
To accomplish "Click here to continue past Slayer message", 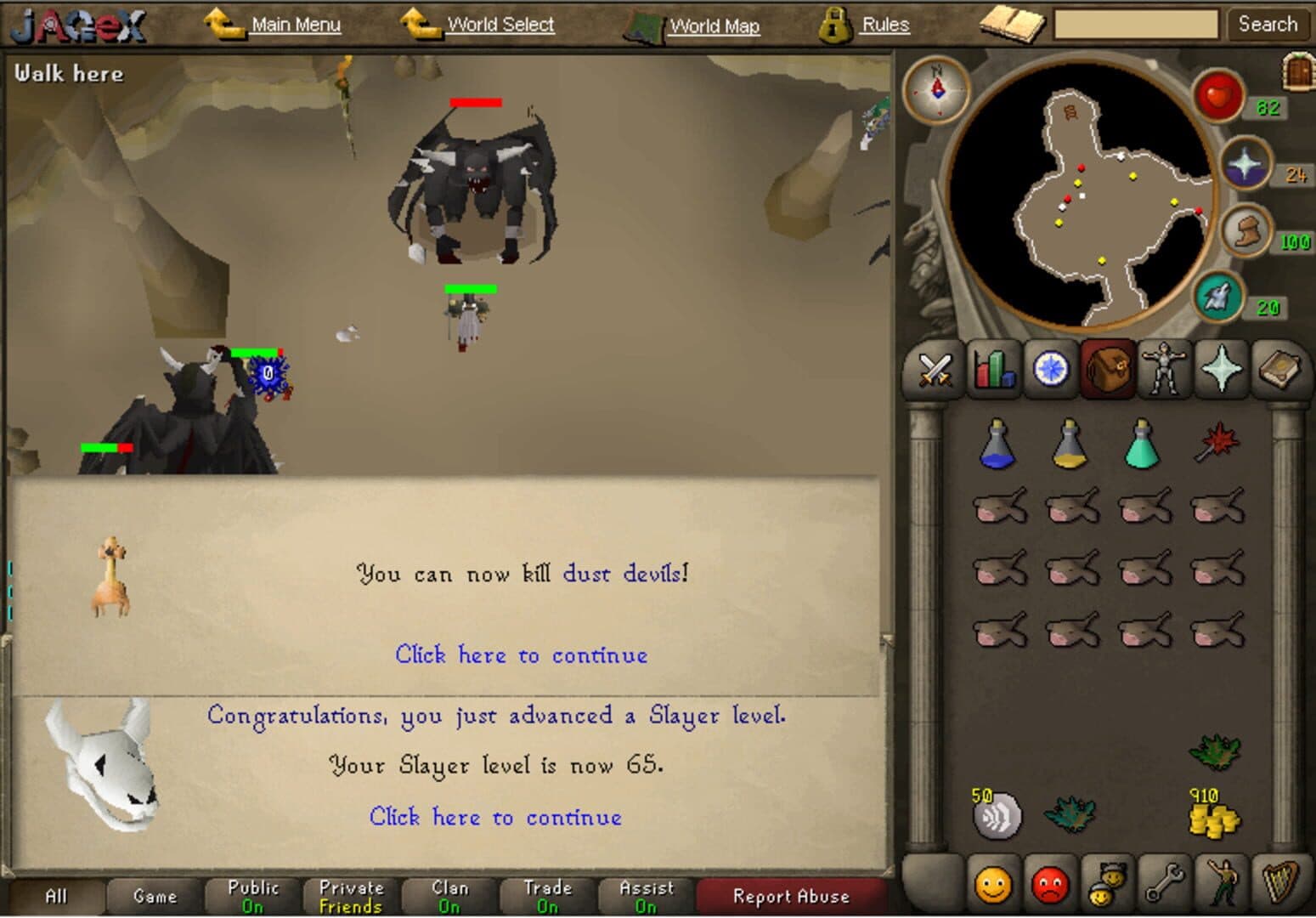I will (x=496, y=817).
